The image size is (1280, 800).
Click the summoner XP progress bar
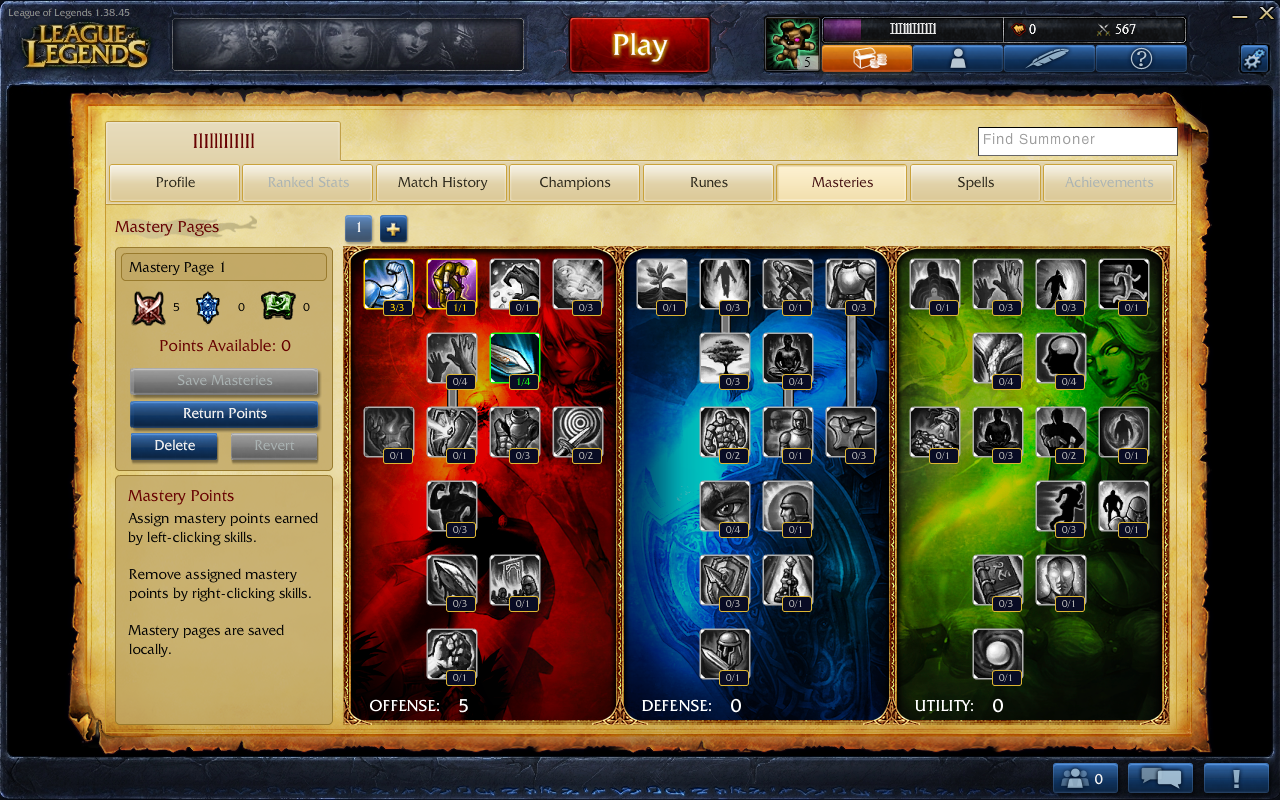click(x=910, y=29)
